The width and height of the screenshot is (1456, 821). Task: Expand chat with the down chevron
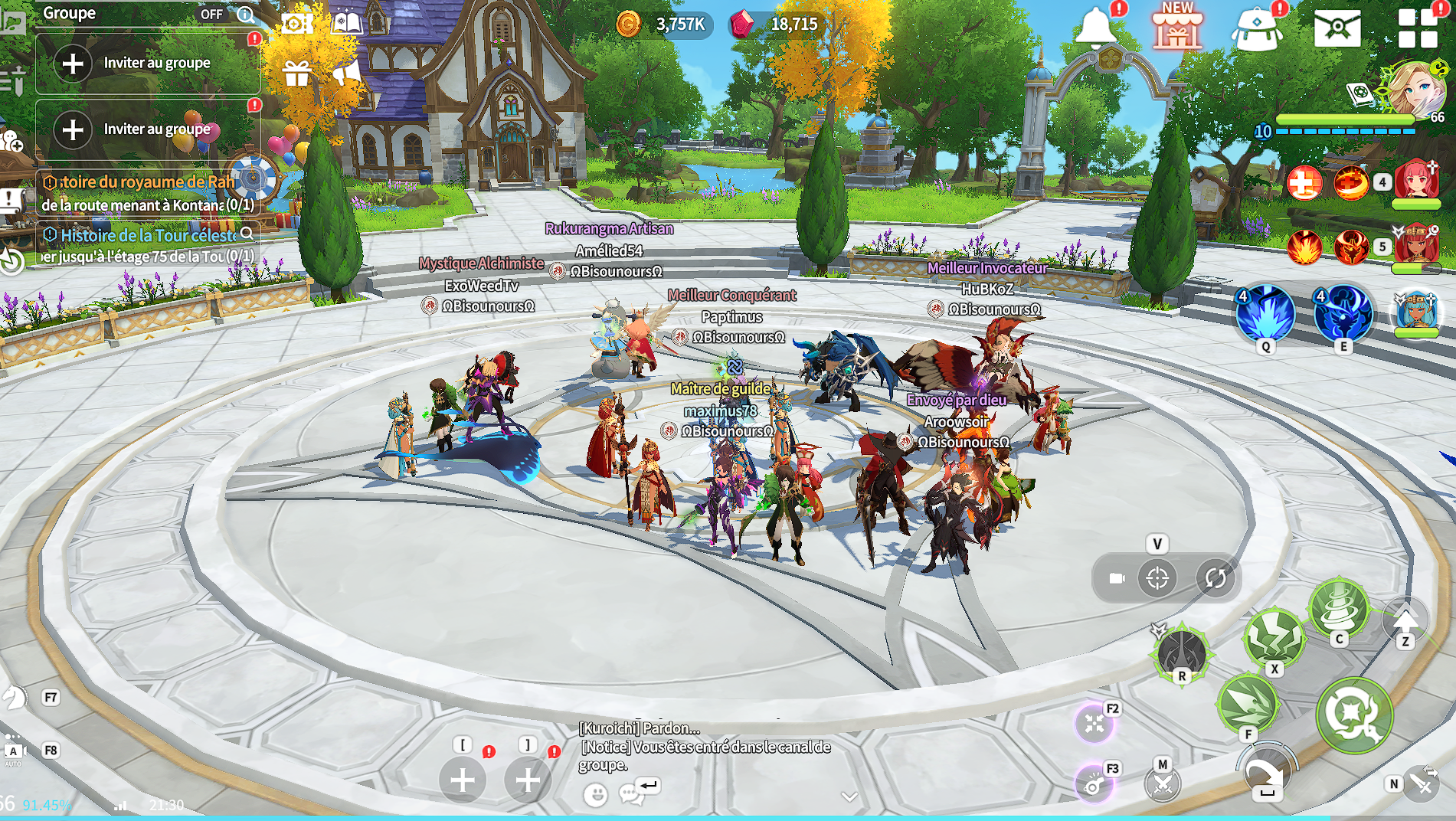[x=849, y=796]
